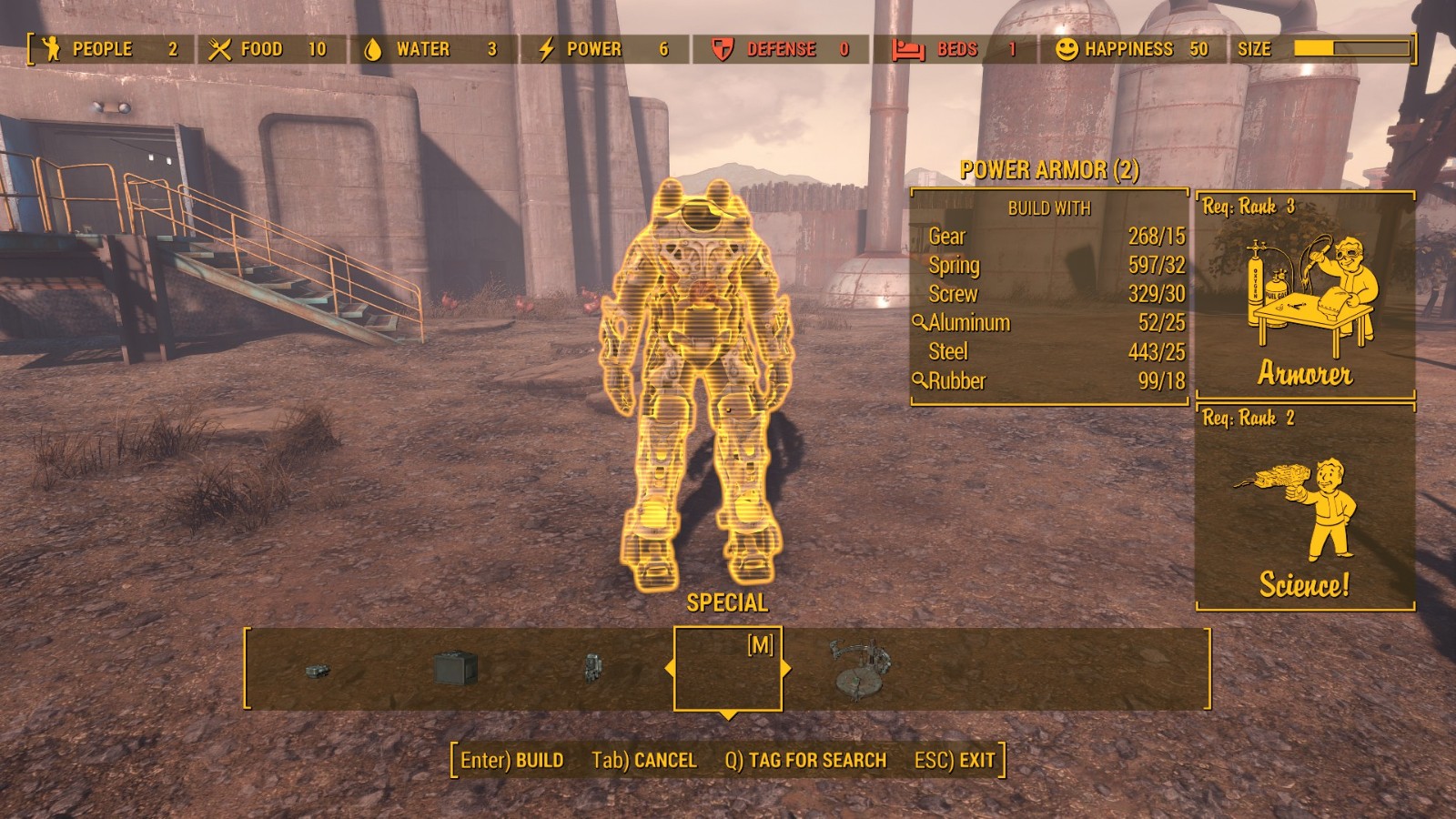
Task: Select the SPECIAL category label
Action: (x=727, y=602)
